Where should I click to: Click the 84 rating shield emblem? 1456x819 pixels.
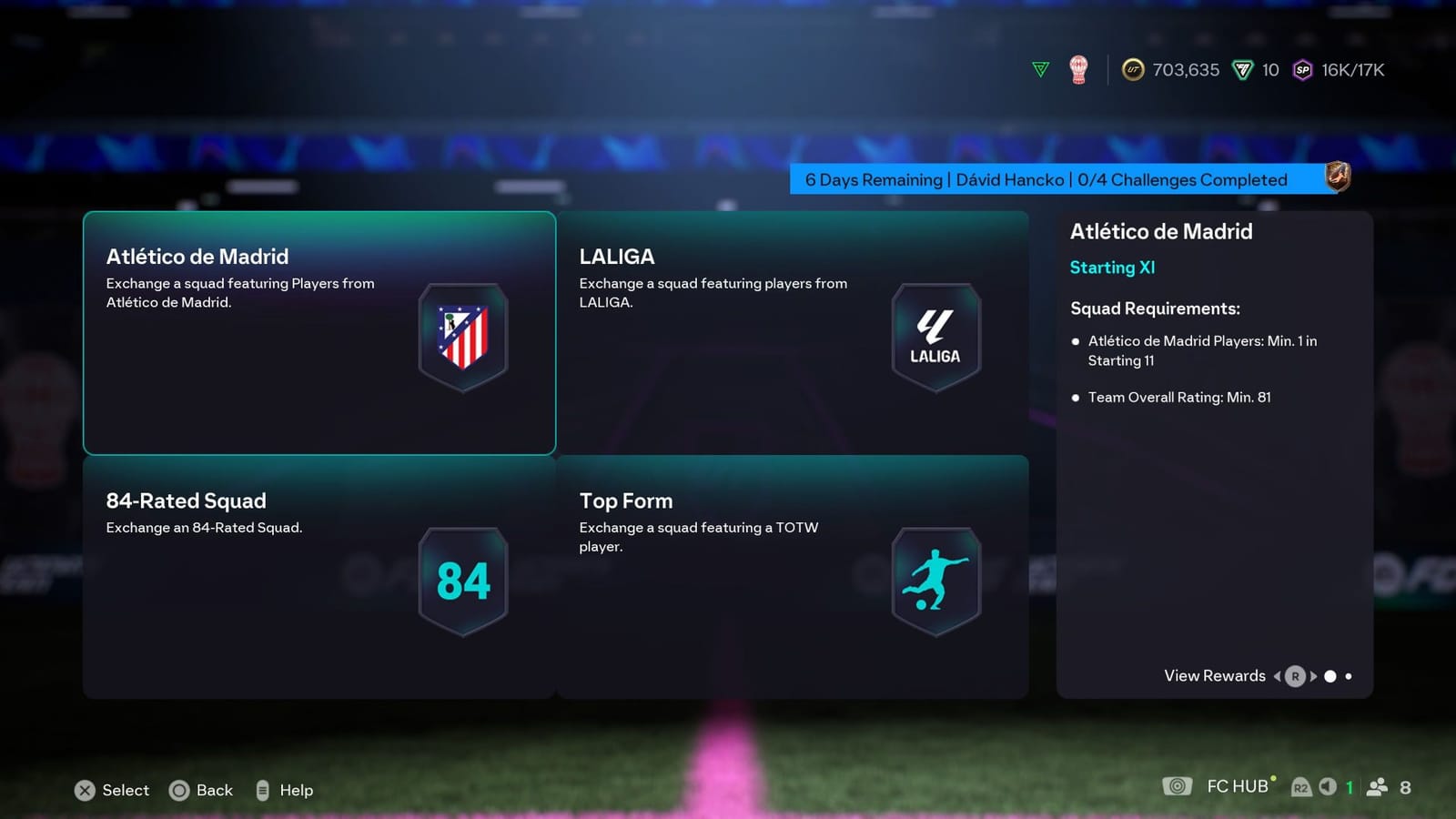pos(463,581)
